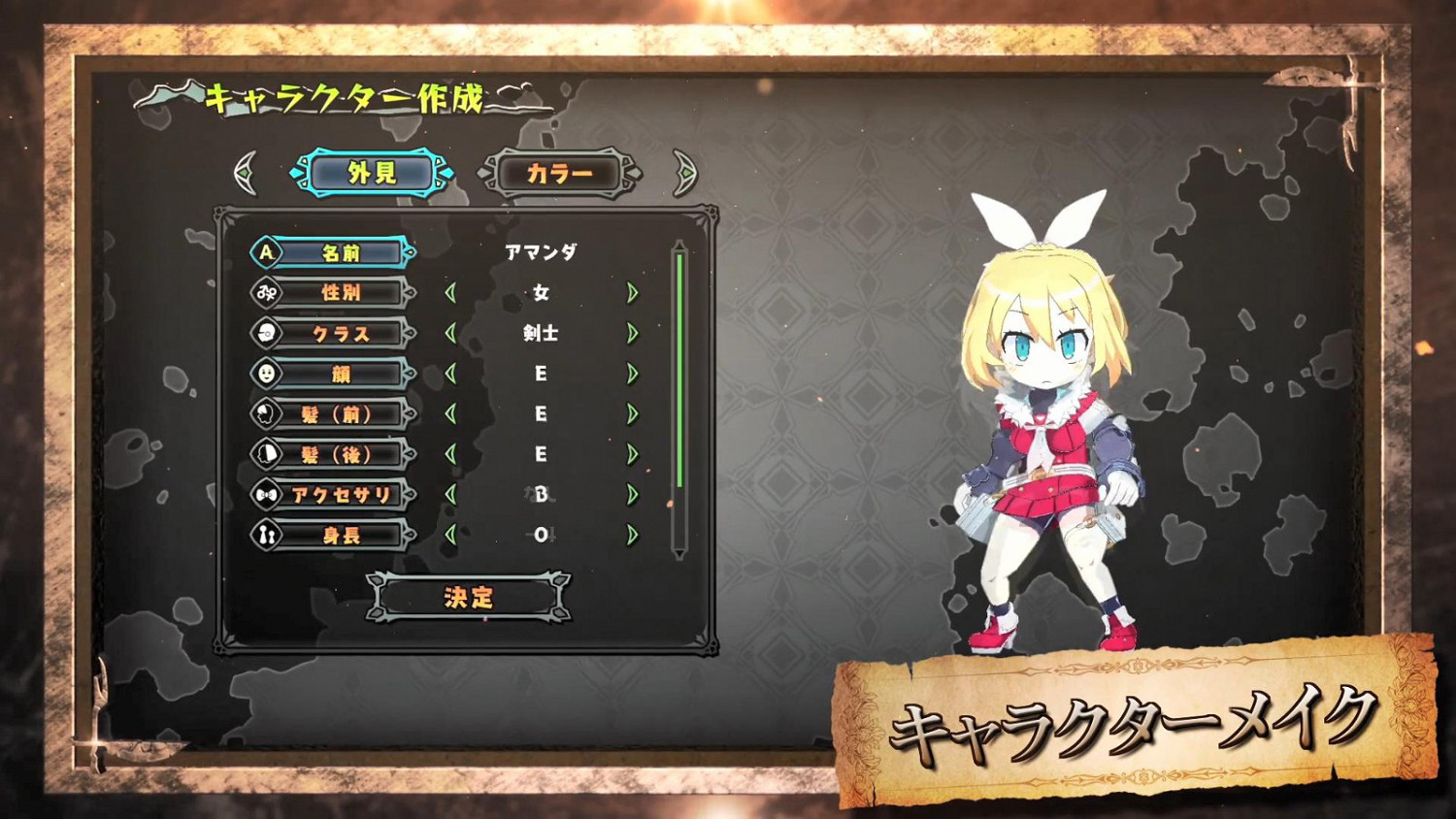Click the large left arrow beside the 外見 tab
Viewport: 1456px width, 819px height.
pos(245,172)
